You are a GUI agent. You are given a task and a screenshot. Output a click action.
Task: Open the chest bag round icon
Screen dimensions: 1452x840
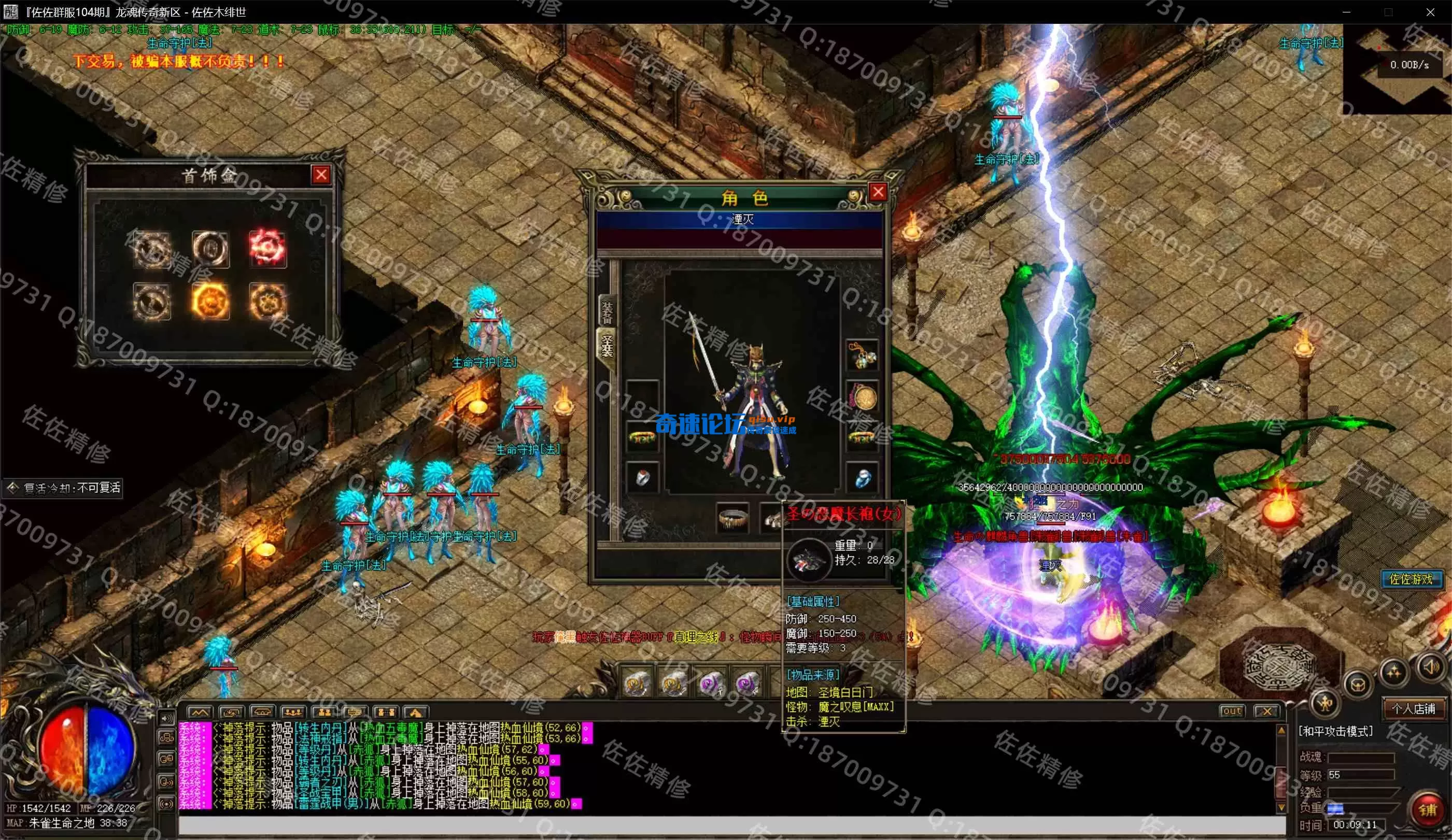(1357, 686)
